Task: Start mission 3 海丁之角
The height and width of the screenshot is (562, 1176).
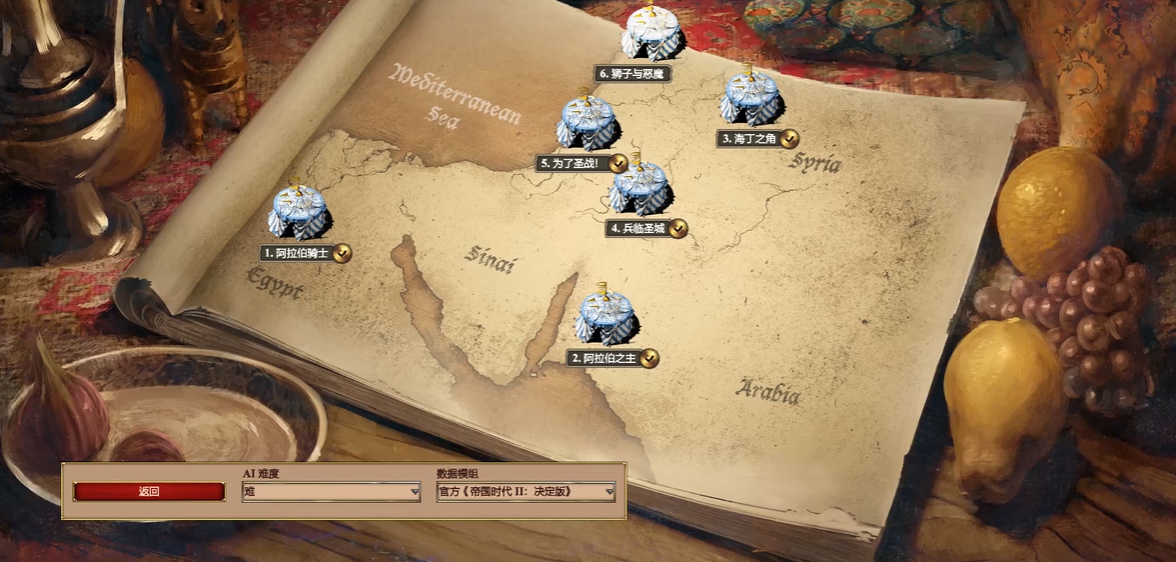Action: (750, 98)
